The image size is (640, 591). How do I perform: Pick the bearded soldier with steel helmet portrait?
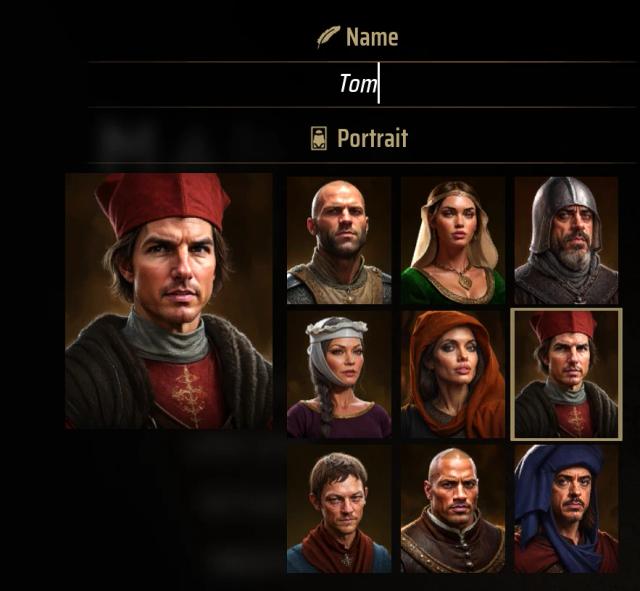pos(566,241)
